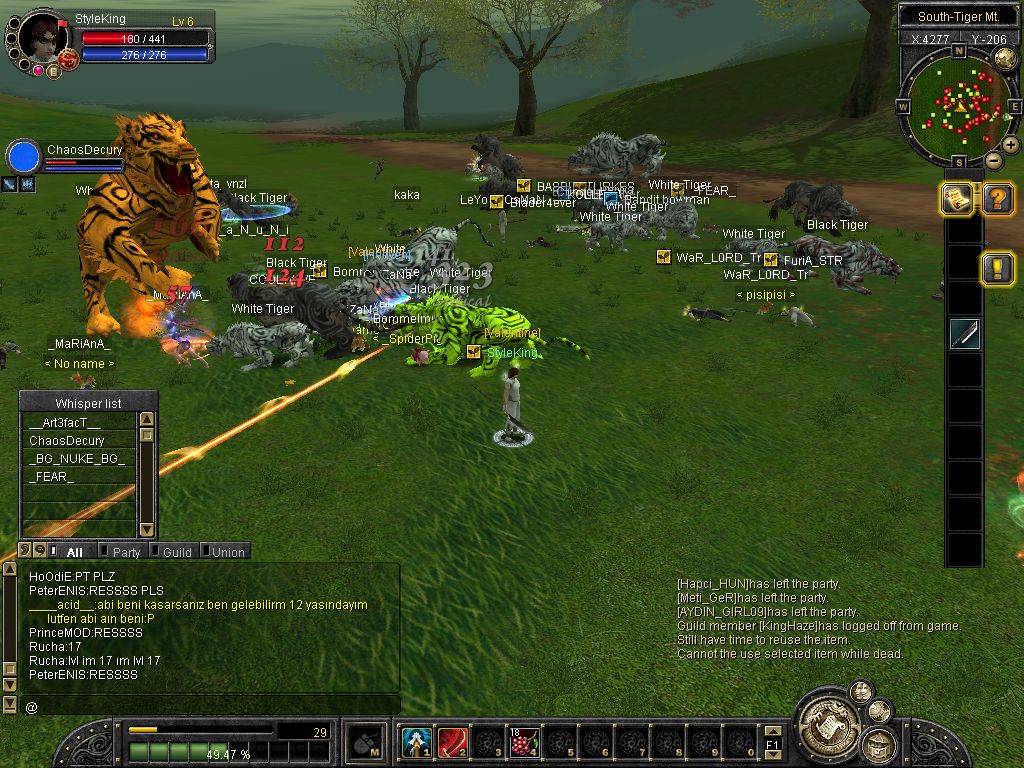The image size is (1024, 768).
Task: Open the quest scroll icon
Action: [x=958, y=199]
